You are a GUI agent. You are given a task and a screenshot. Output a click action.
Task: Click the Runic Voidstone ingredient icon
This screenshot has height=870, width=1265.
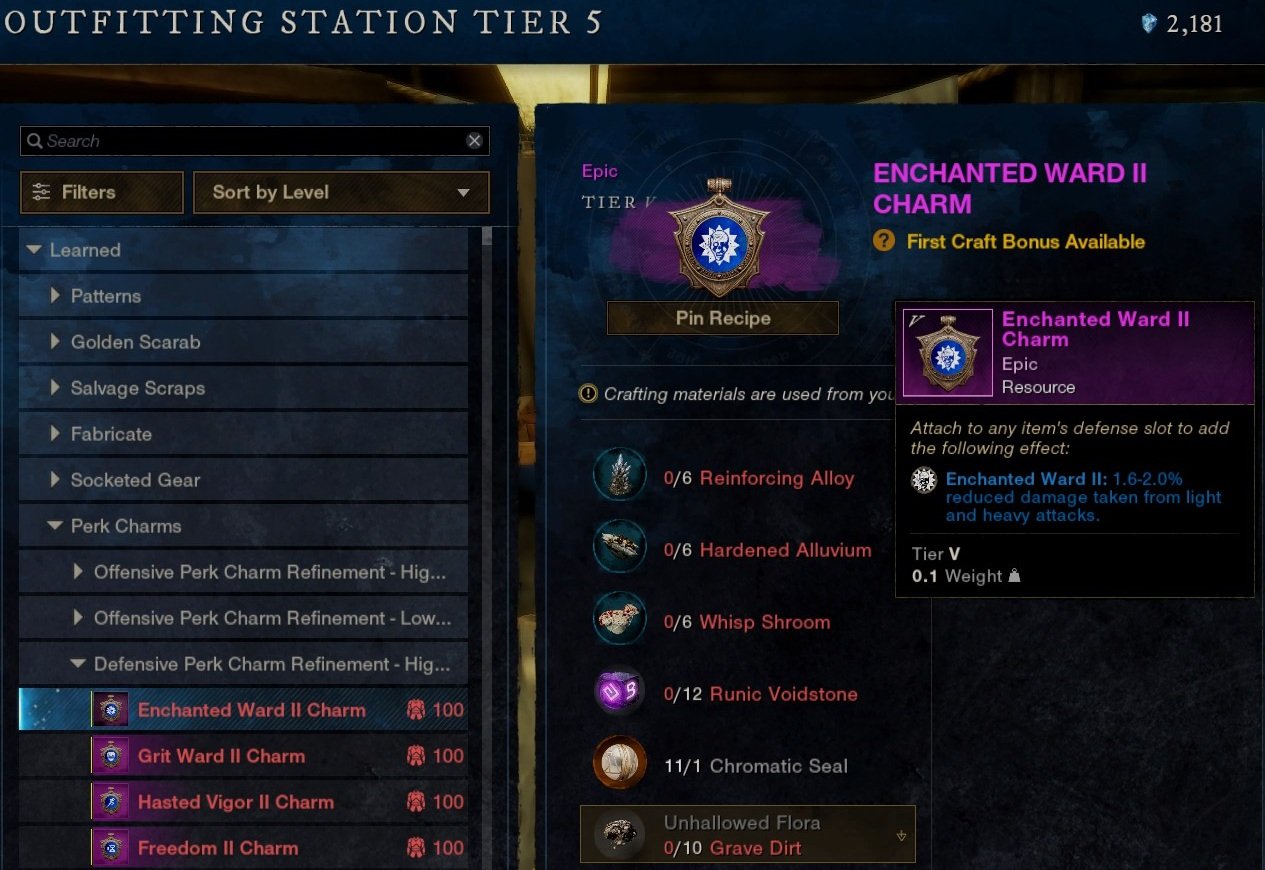(x=618, y=693)
